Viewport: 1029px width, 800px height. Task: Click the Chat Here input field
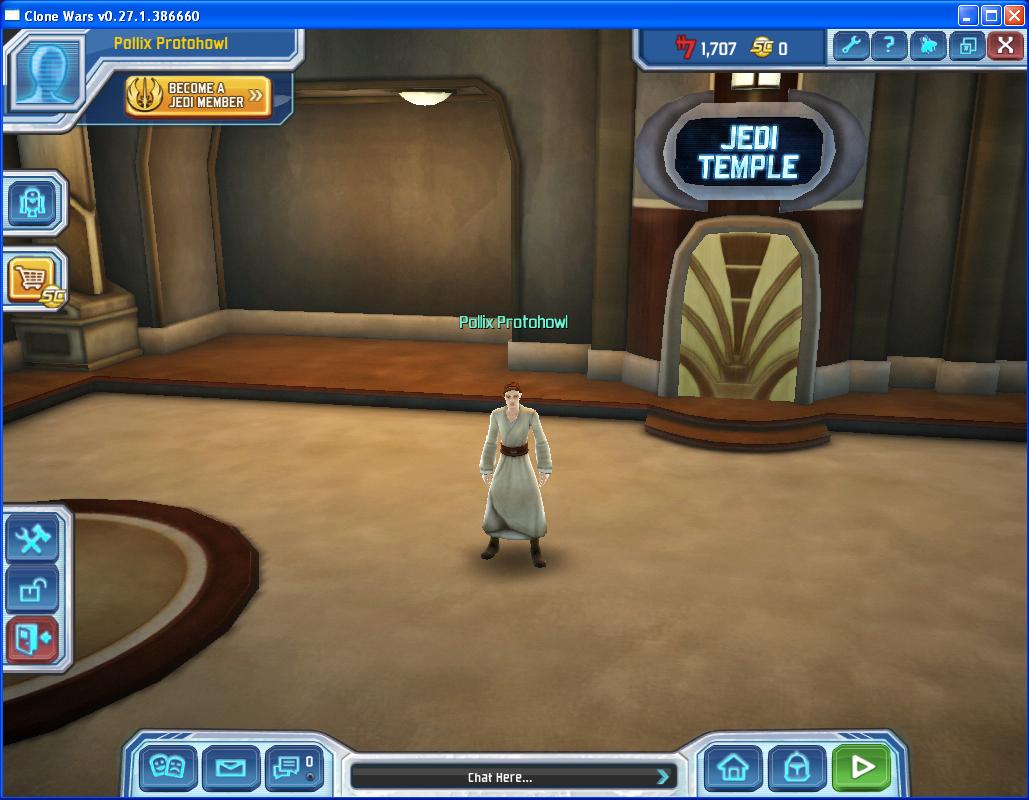tap(500, 777)
